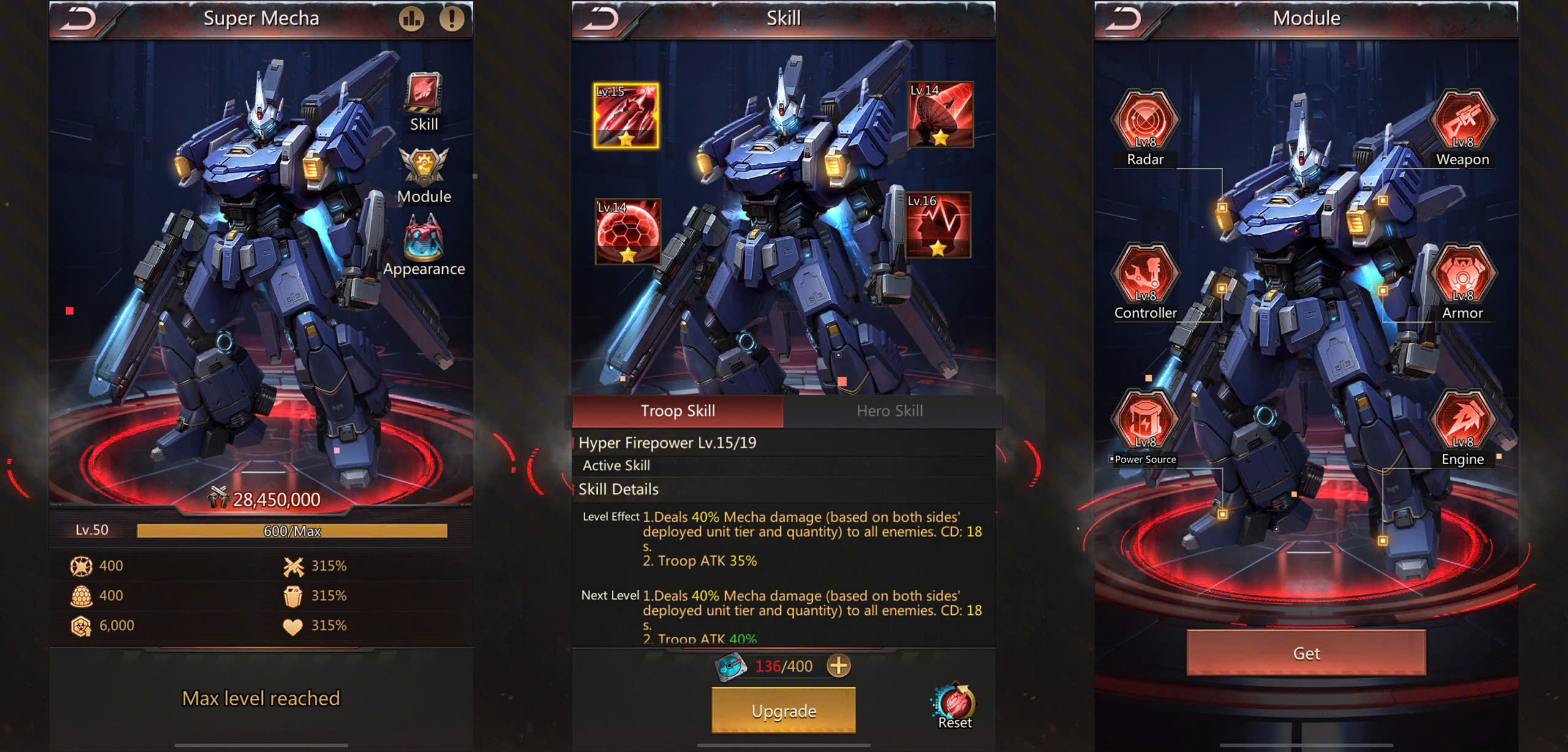This screenshot has height=752, width=1568.
Task: Switch to the Hero Skill tab
Action: point(889,411)
